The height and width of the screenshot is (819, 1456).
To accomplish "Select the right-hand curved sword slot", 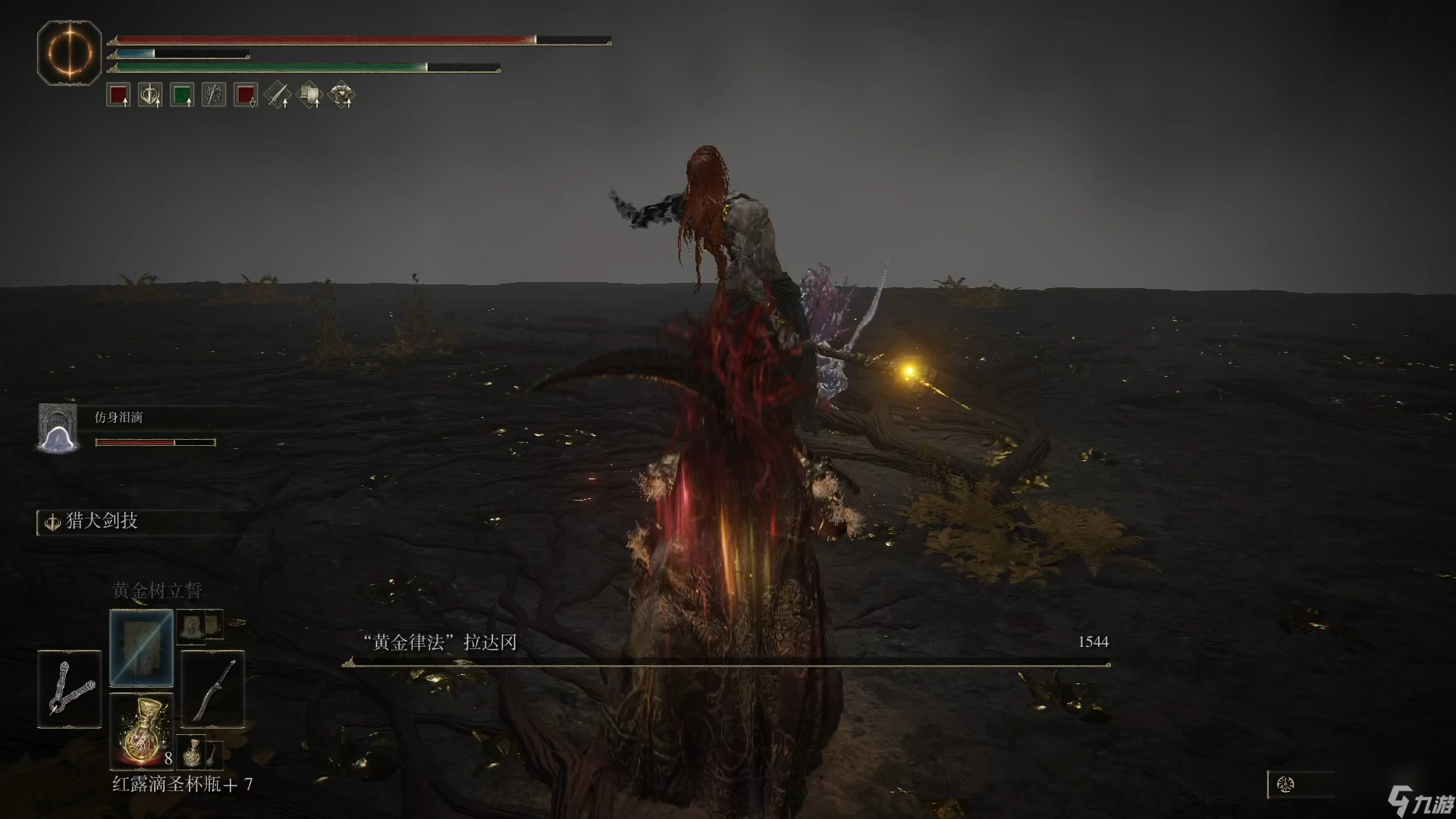I will click(213, 689).
